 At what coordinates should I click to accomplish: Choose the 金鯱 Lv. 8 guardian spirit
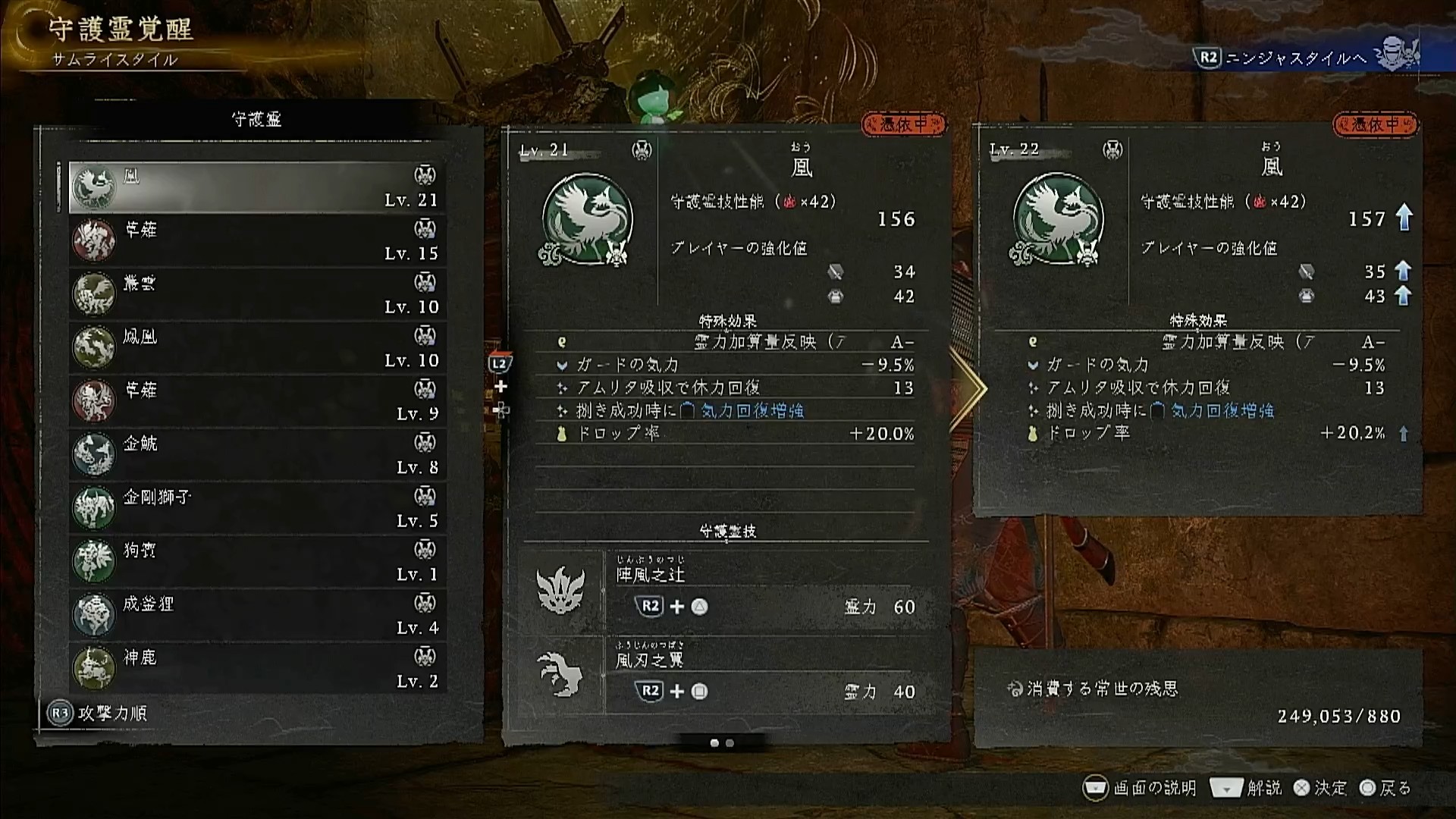click(x=257, y=455)
